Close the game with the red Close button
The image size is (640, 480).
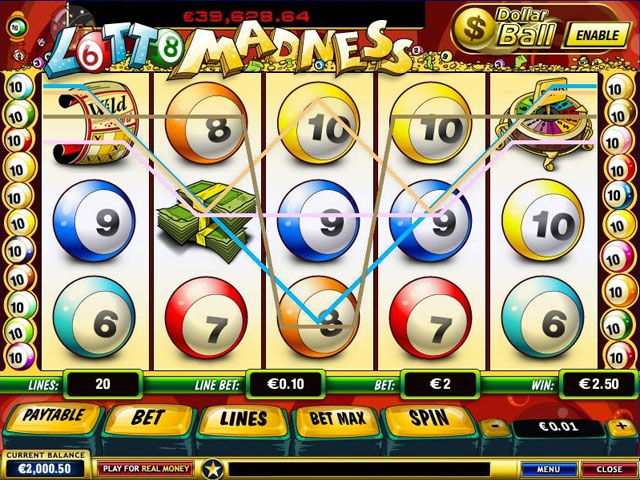609,468
